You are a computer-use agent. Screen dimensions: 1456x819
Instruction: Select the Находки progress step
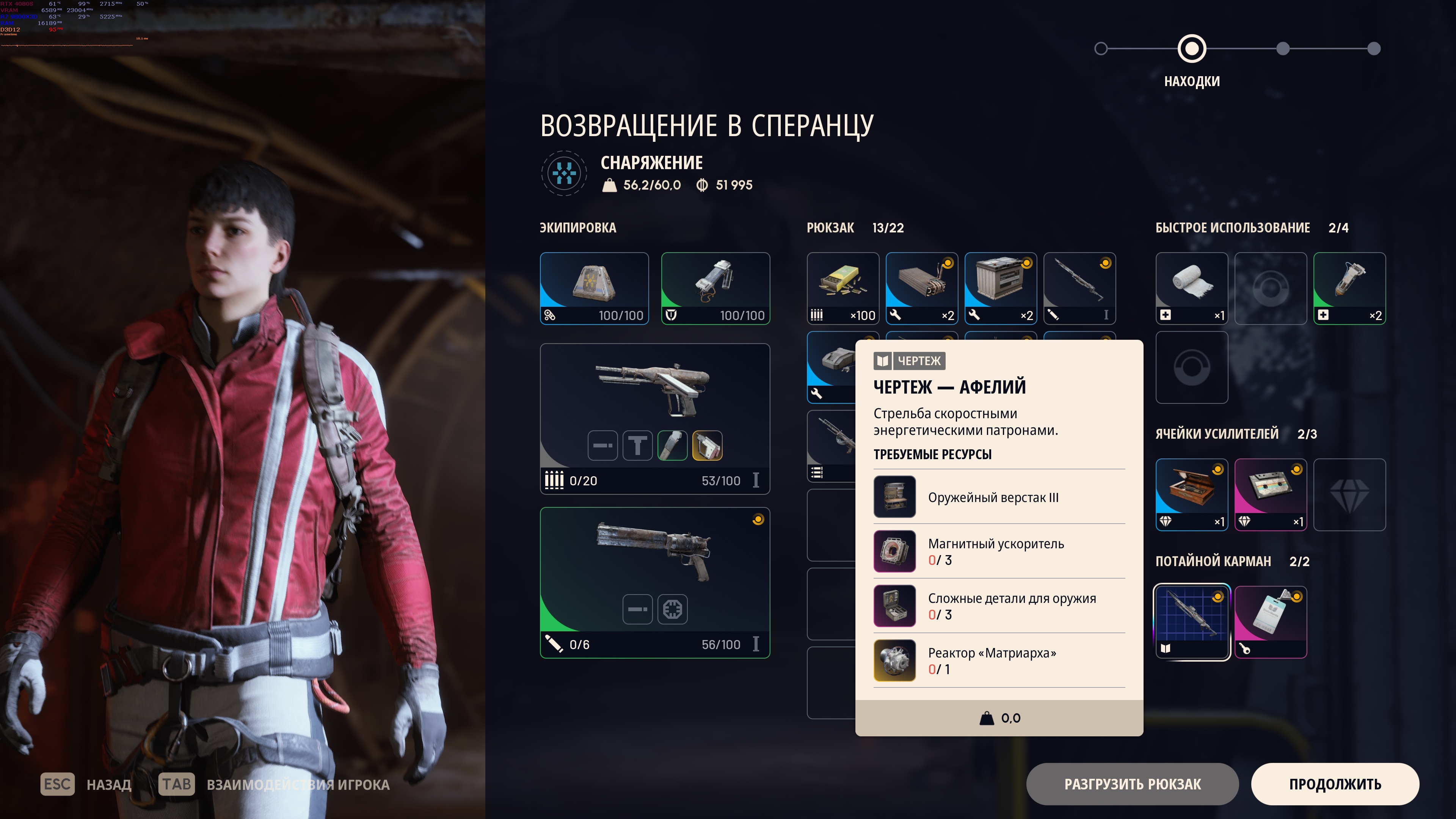pyautogui.click(x=1191, y=49)
